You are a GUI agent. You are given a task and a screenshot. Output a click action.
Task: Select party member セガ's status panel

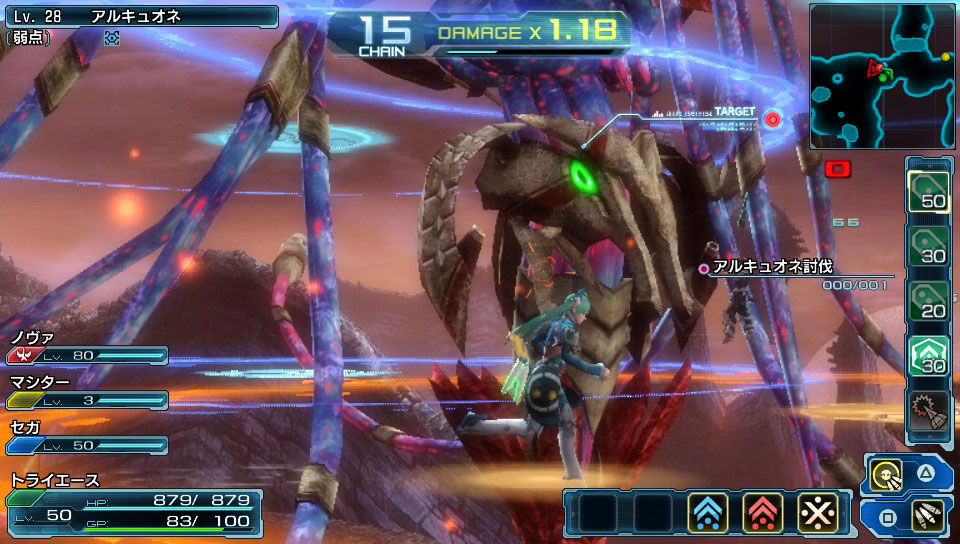[x=86, y=437]
